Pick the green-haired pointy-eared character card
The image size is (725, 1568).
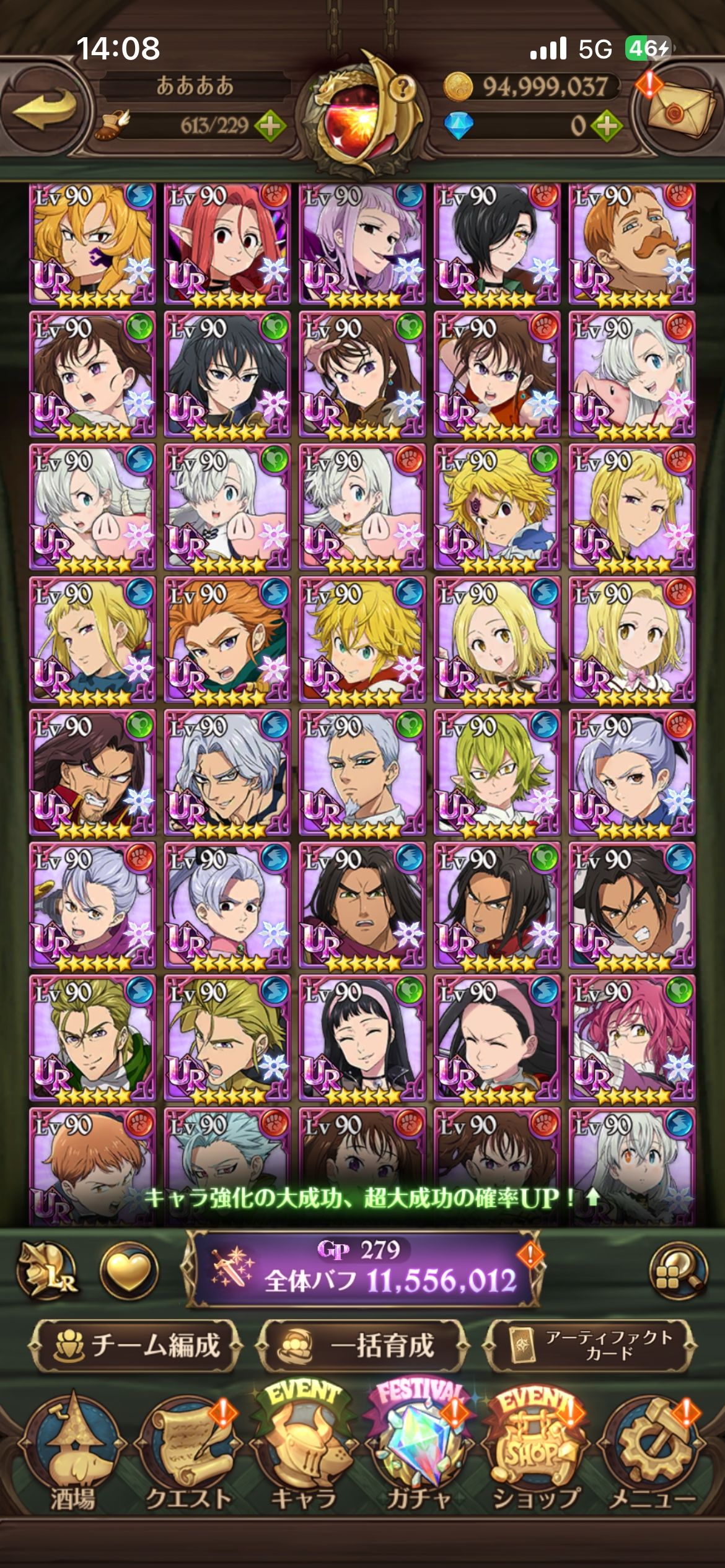pos(497,772)
